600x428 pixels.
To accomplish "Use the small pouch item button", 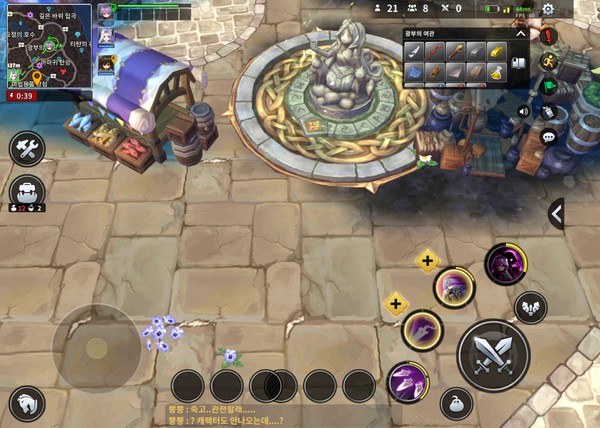I will tap(456, 403).
